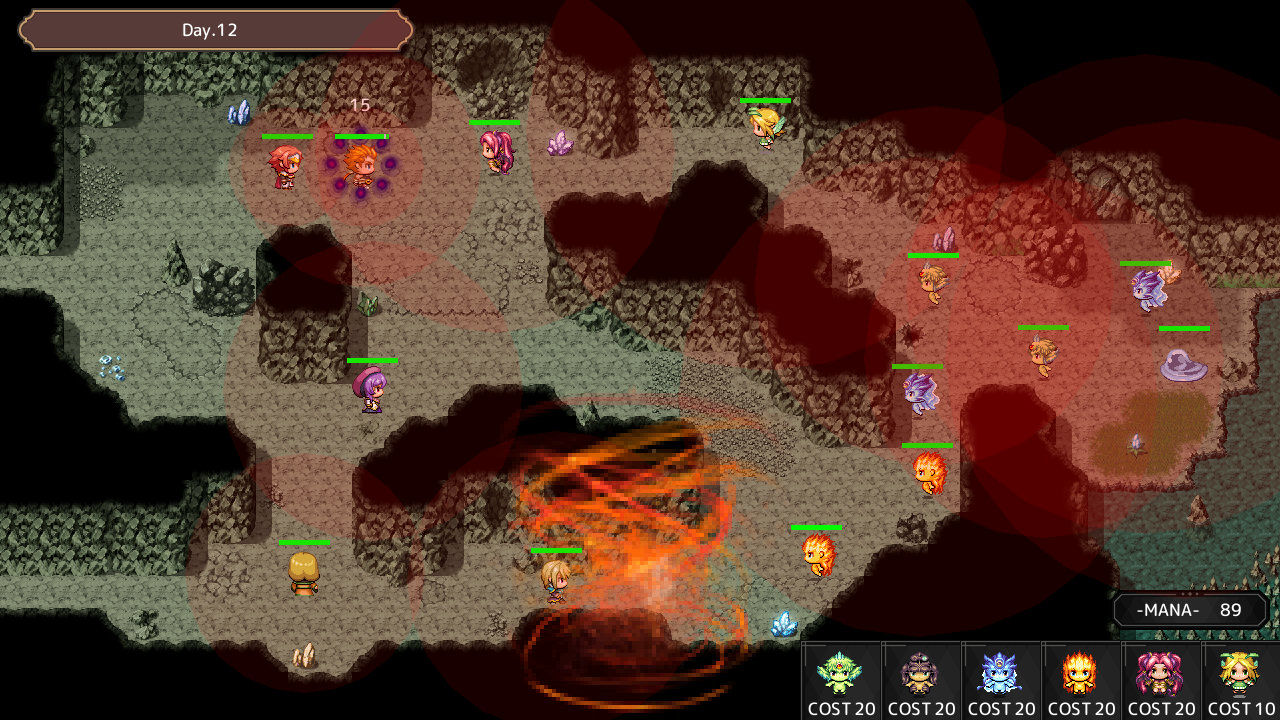Screen dimensions: 1280x720
Task: Choose the blue ice monster summon card
Action: (1000, 680)
